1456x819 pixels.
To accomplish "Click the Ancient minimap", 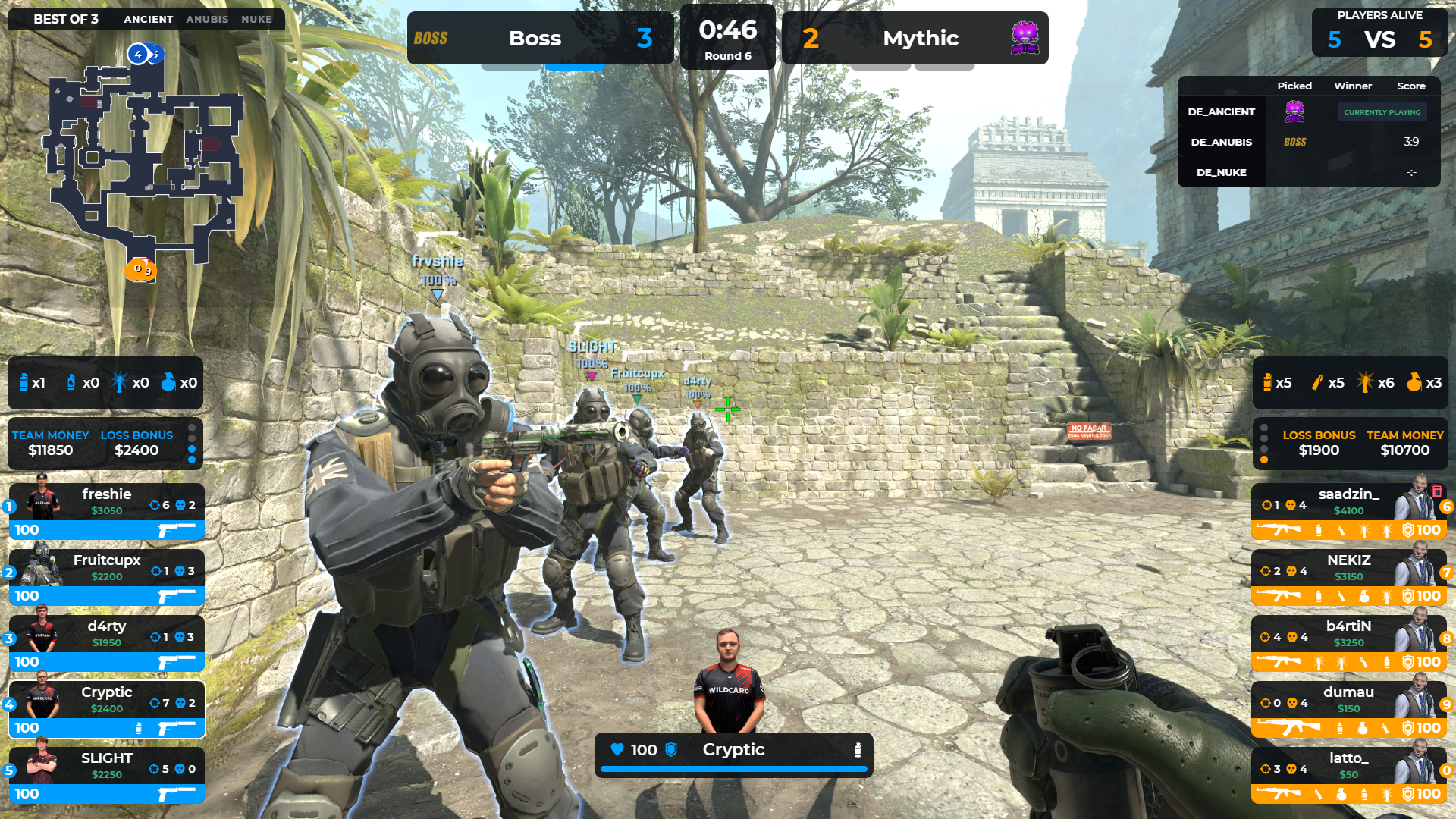I will (x=144, y=159).
